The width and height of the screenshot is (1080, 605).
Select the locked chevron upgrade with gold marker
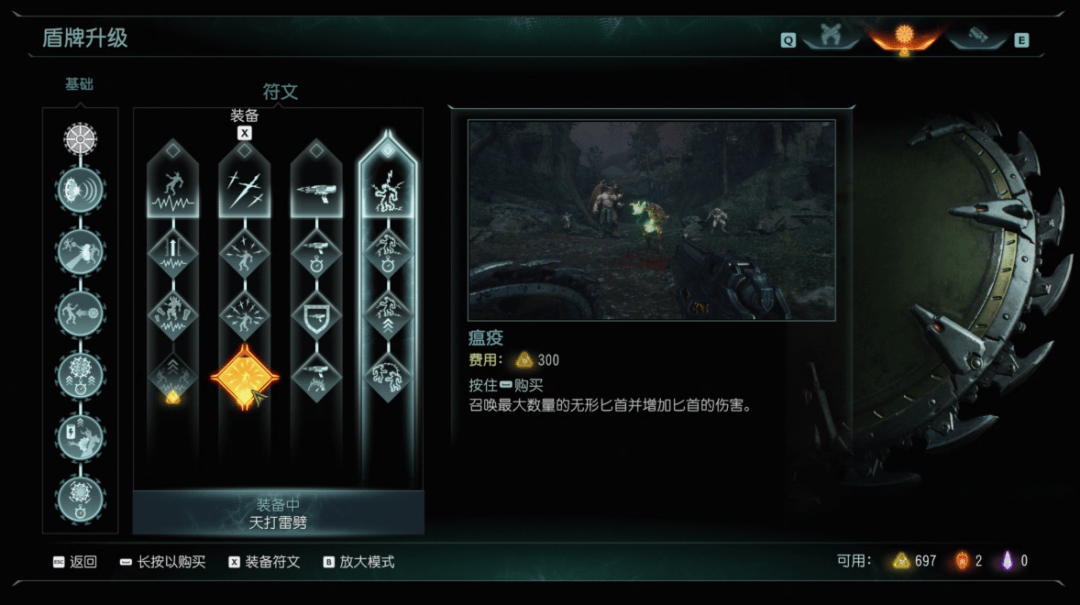[173, 378]
